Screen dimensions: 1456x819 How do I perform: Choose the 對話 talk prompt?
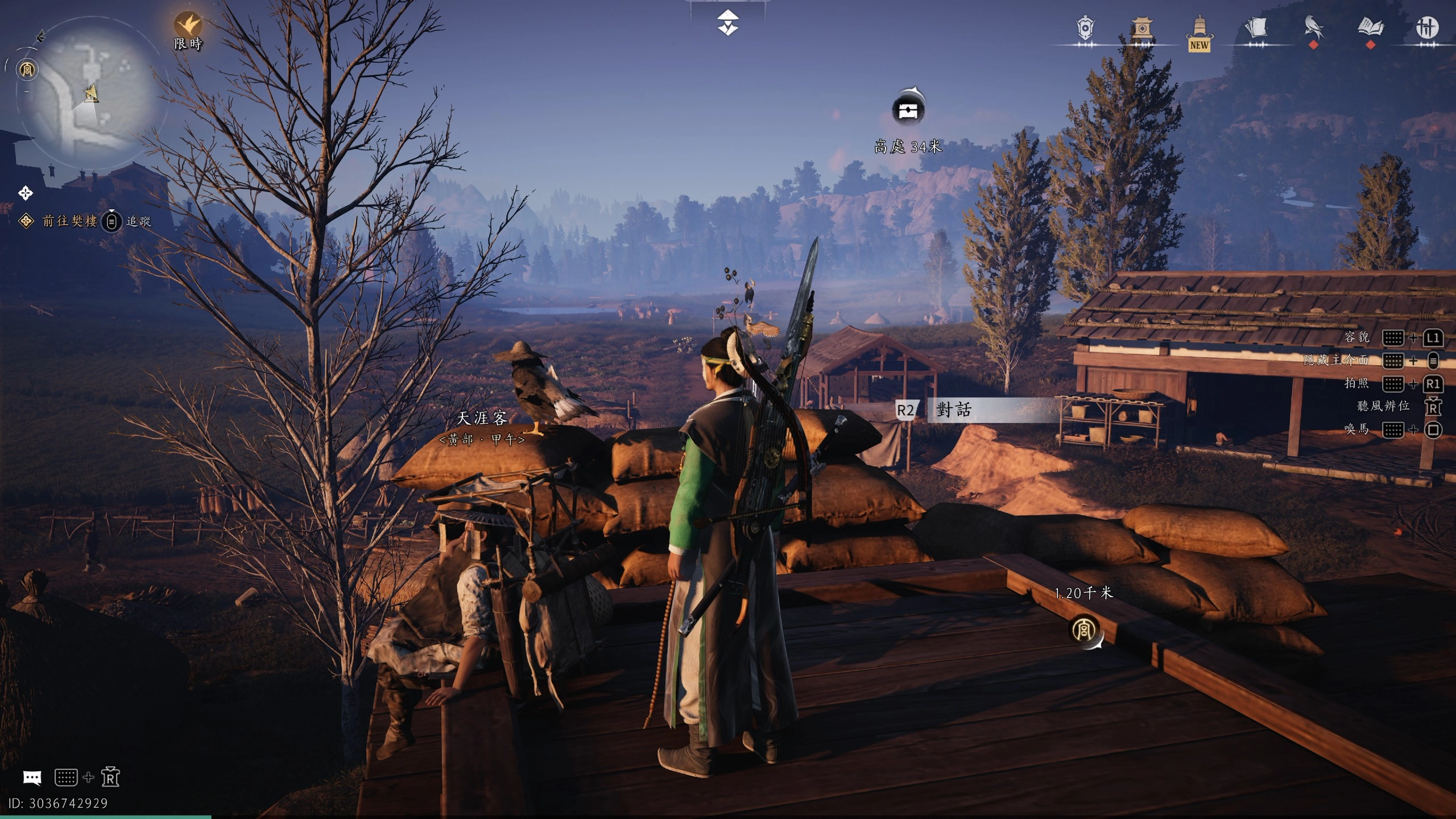[953, 409]
